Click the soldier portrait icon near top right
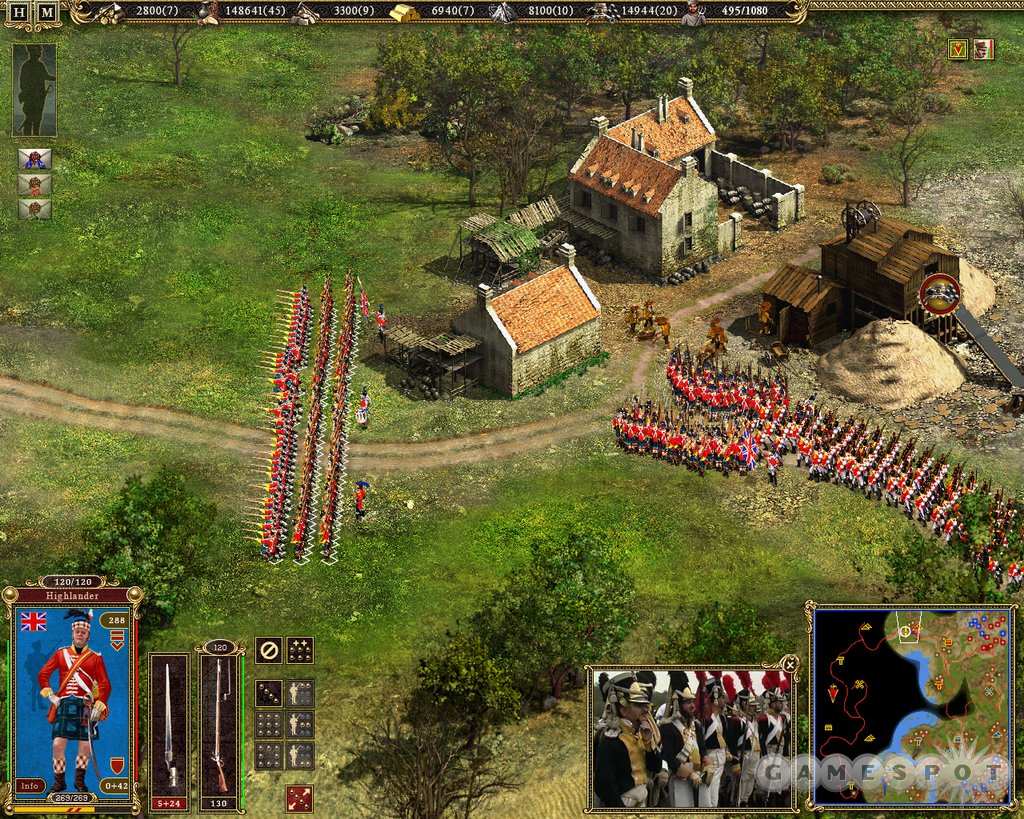Screen dimensions: 1024x819 pyautogui.click(x=983, y=49)
